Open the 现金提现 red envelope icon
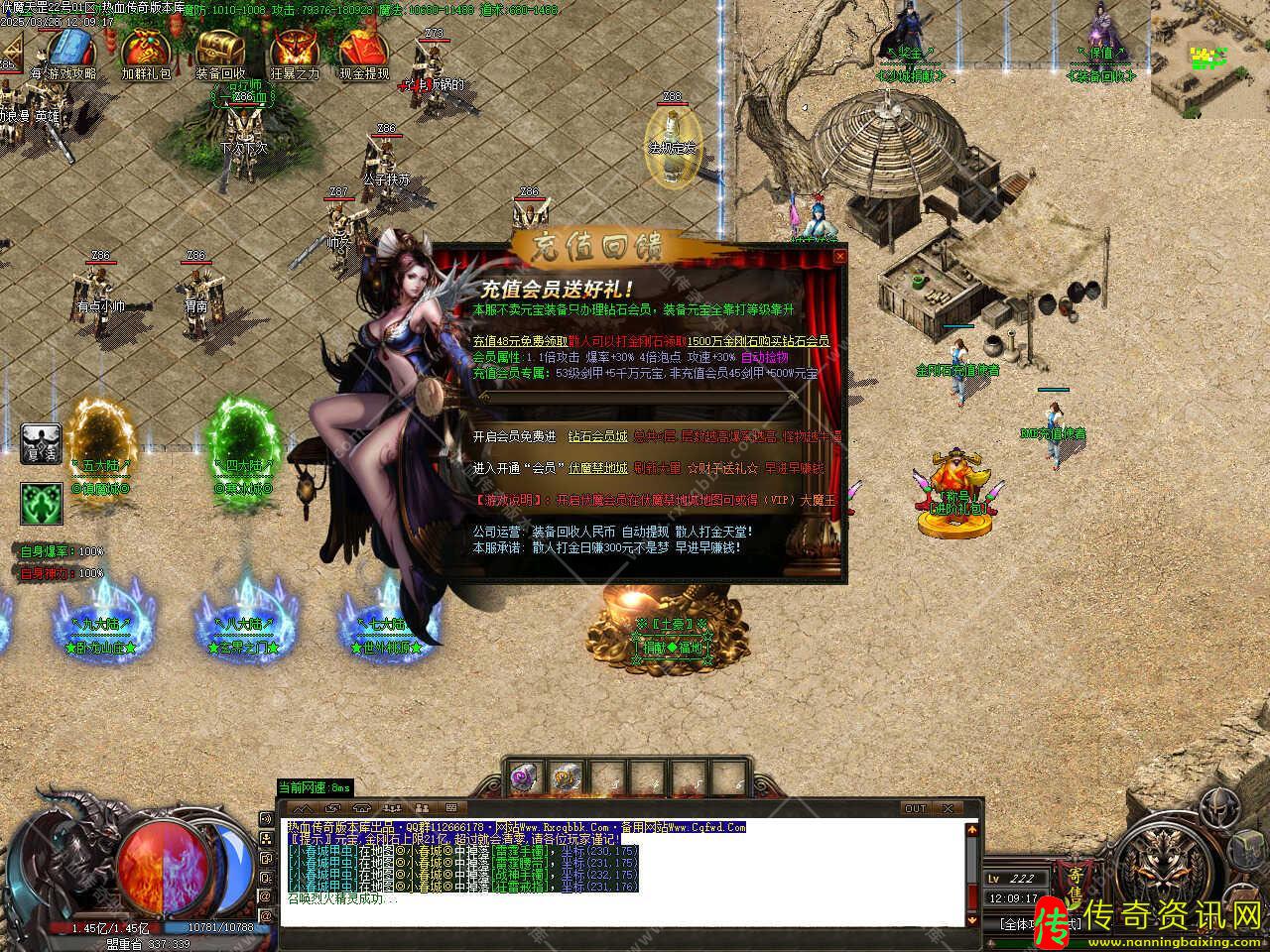Image resolution: width=1270 pixels, height=952 pixels. click(x=364, y=50)
